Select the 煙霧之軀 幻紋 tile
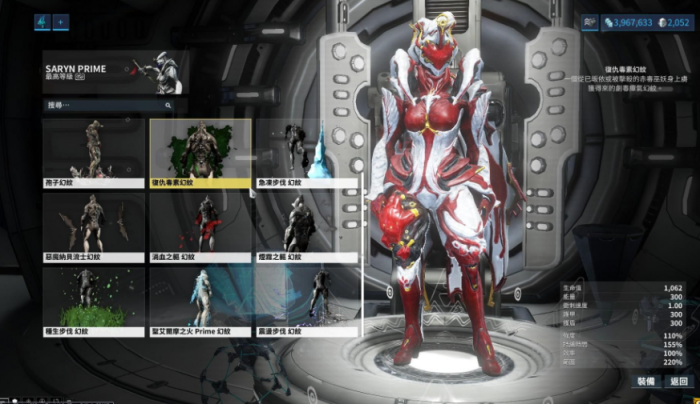Image resolution: width=700 pixels, height=404 pixels. (305, 227)
